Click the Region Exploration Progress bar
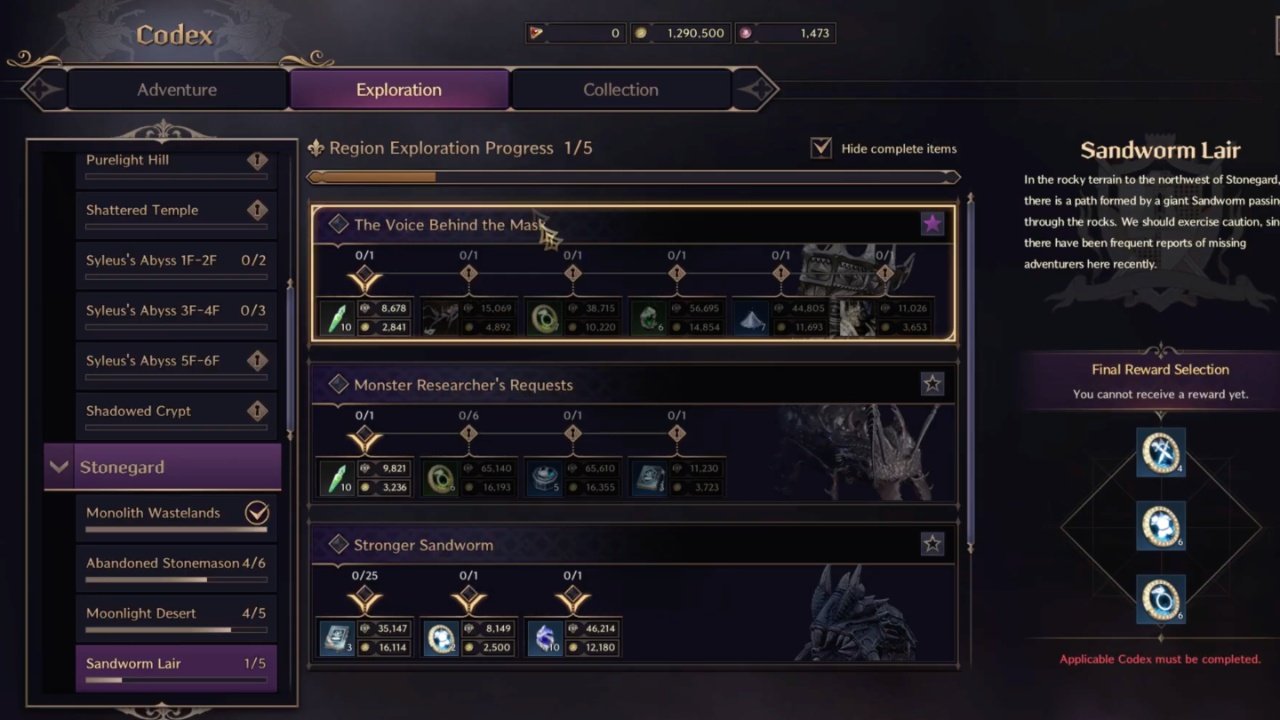Image resolution: width=1280 pixels, height=720 pixels. click(x=635, y=176)
